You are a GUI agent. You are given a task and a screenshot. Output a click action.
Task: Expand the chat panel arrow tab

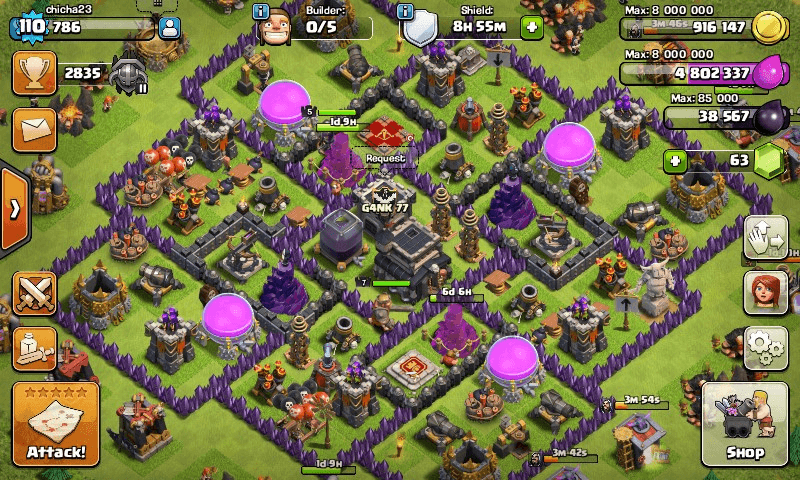pos(14,209)
